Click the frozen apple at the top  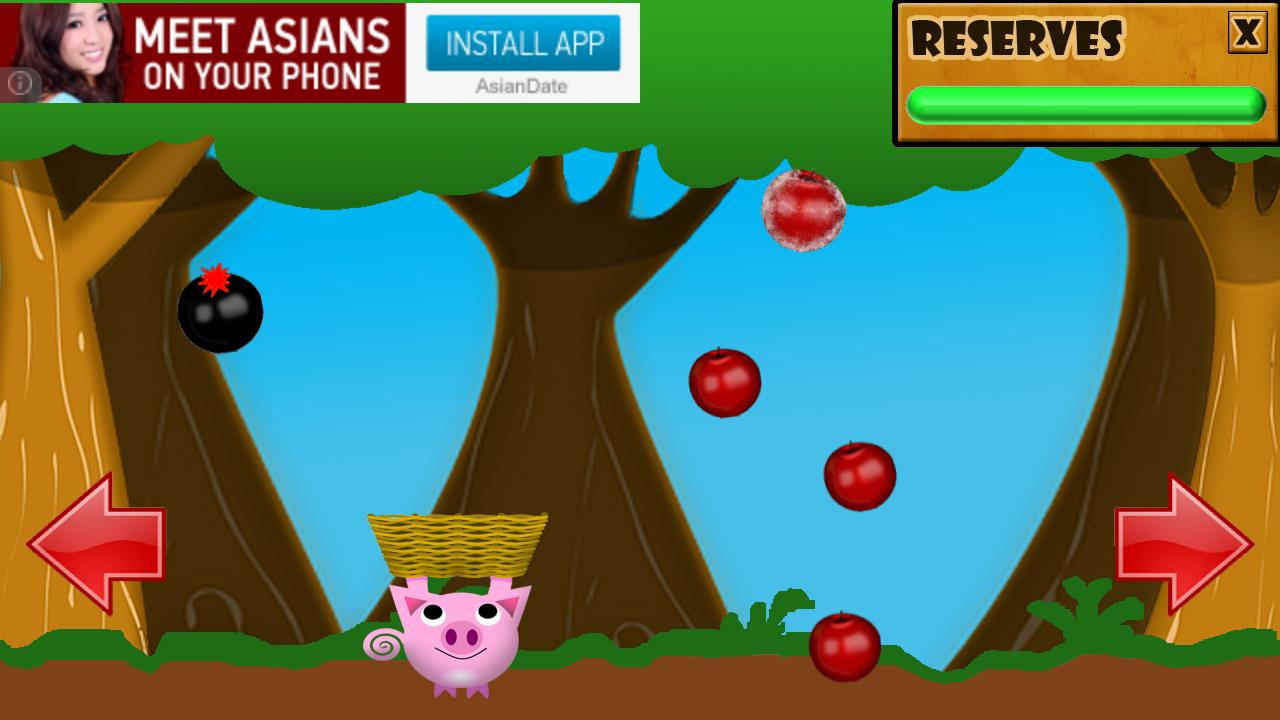coord(805,210)
